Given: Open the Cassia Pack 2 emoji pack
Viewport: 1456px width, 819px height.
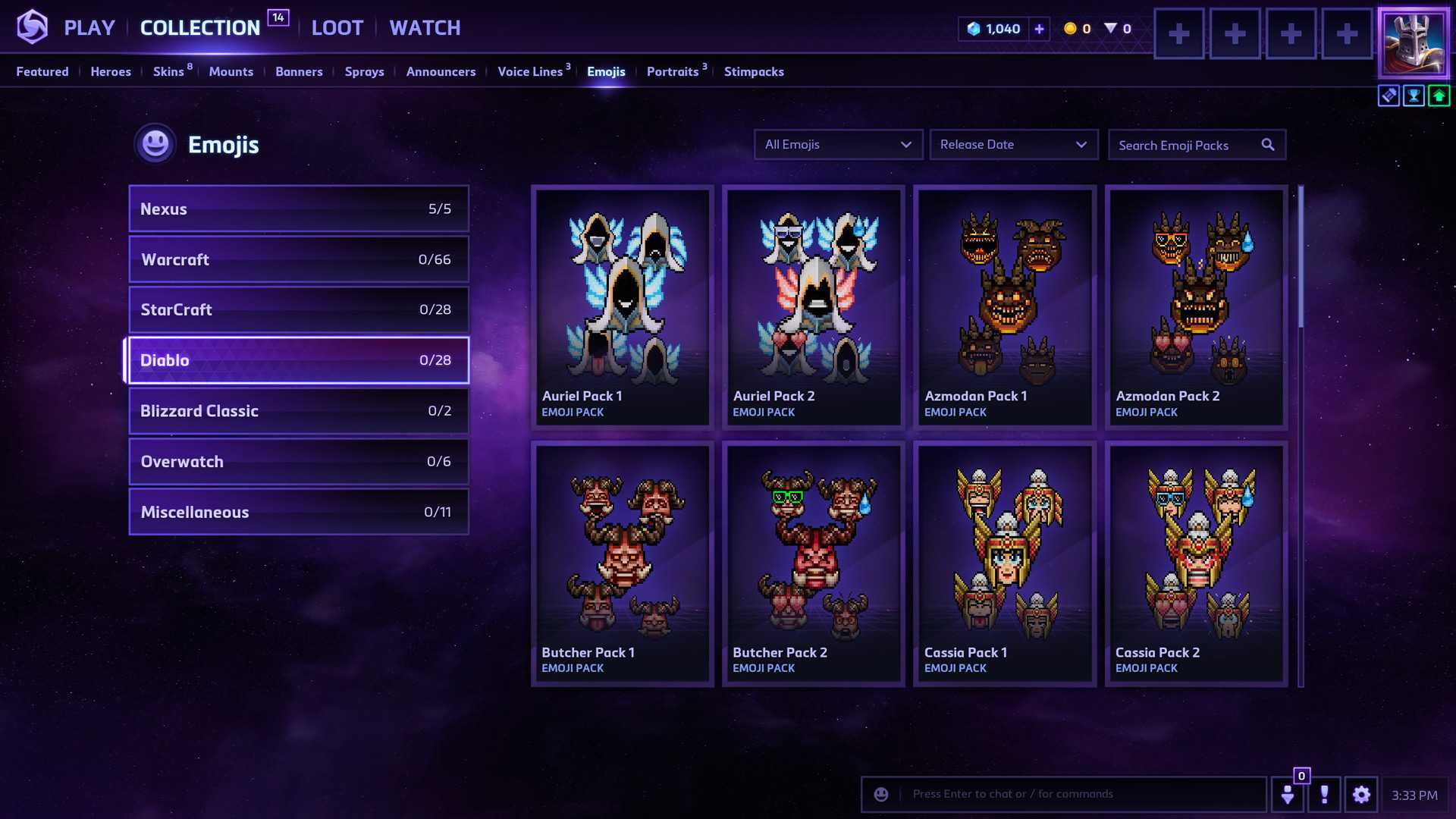Looking at the screenshot, I should [x=1196, y=563].
